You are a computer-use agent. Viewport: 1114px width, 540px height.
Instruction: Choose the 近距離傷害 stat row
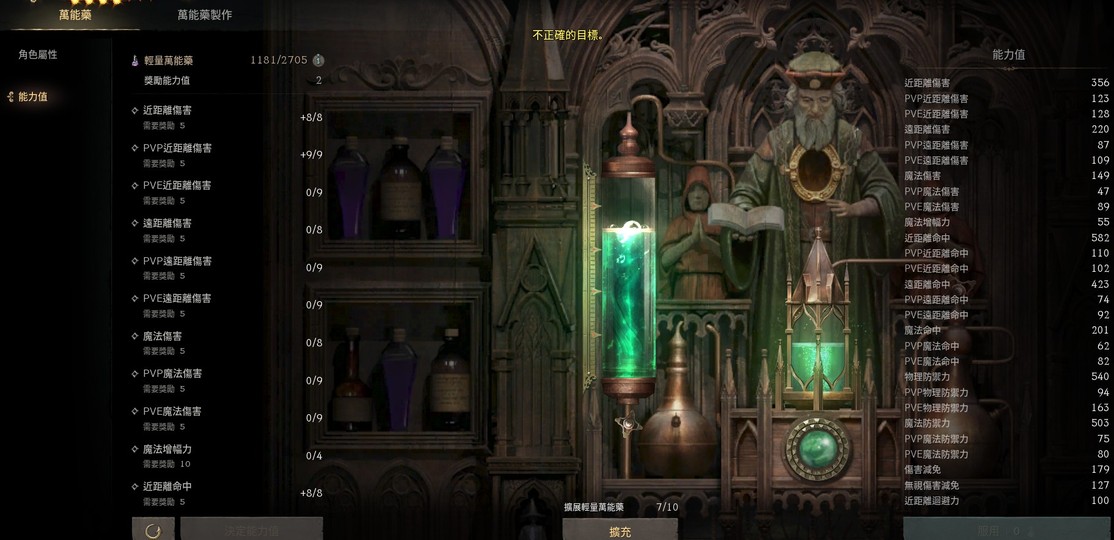point(226,116)
